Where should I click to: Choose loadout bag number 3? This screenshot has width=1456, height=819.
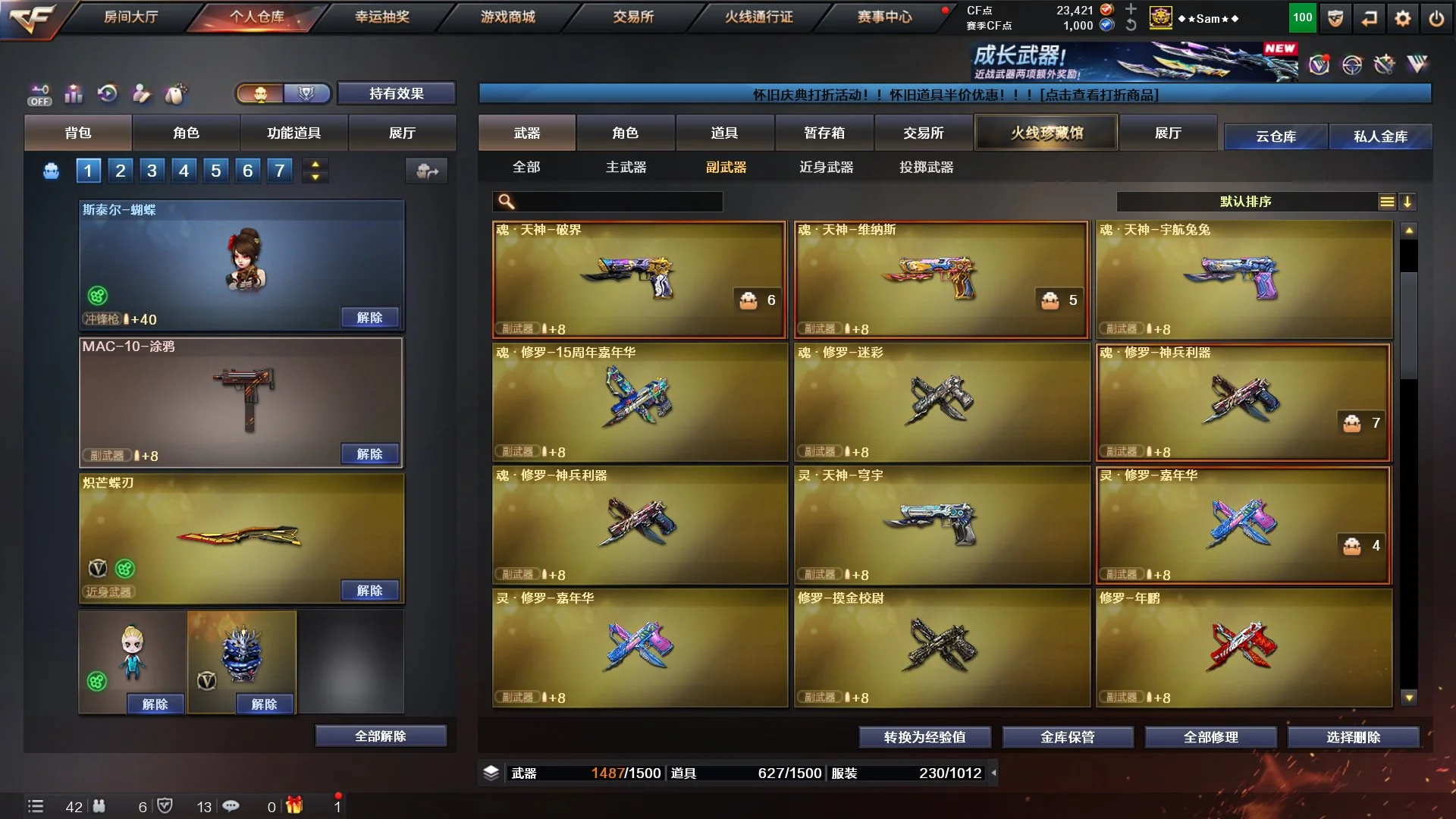(152, 171)
